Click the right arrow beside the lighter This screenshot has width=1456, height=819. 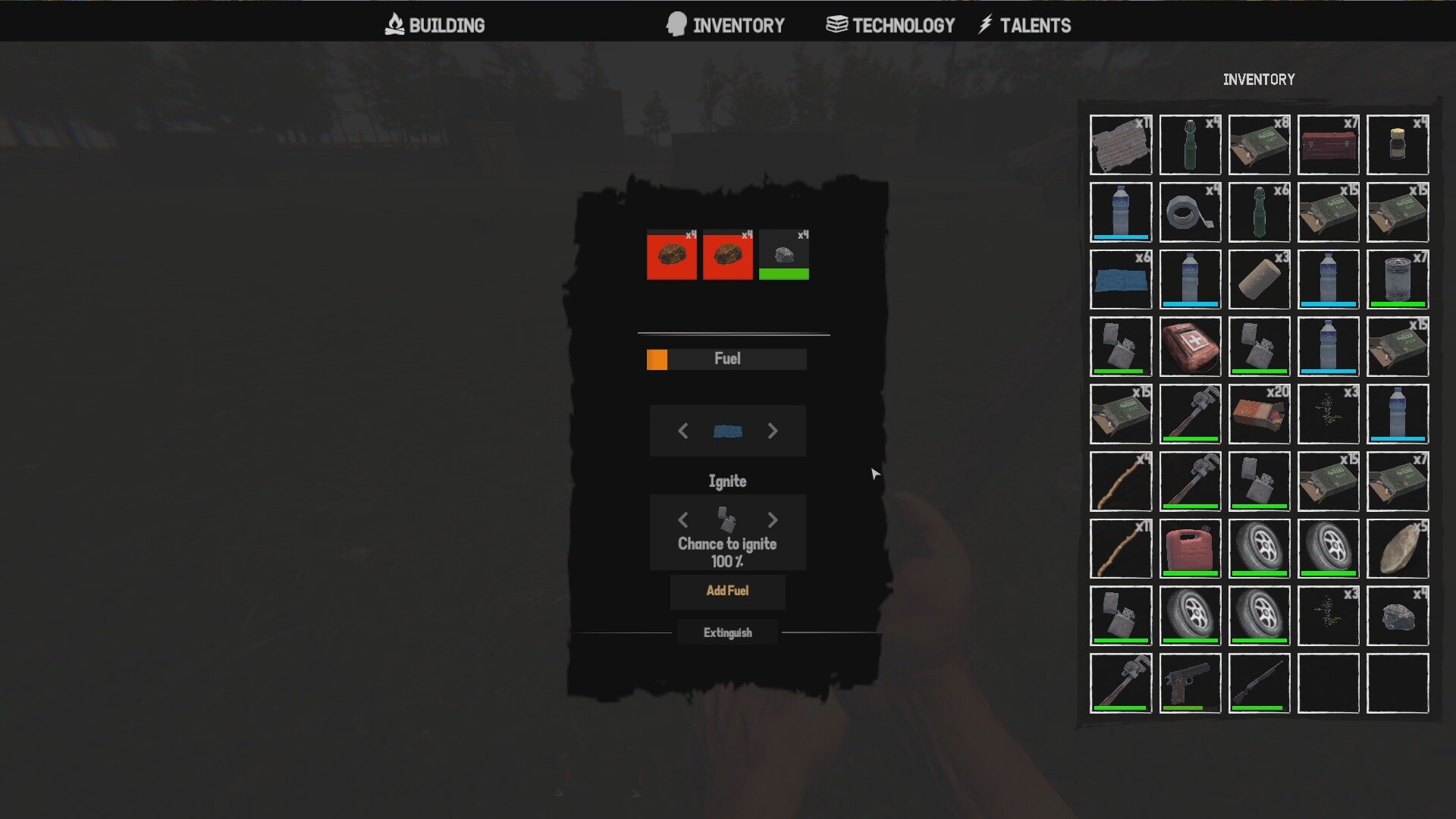(773, 519)
